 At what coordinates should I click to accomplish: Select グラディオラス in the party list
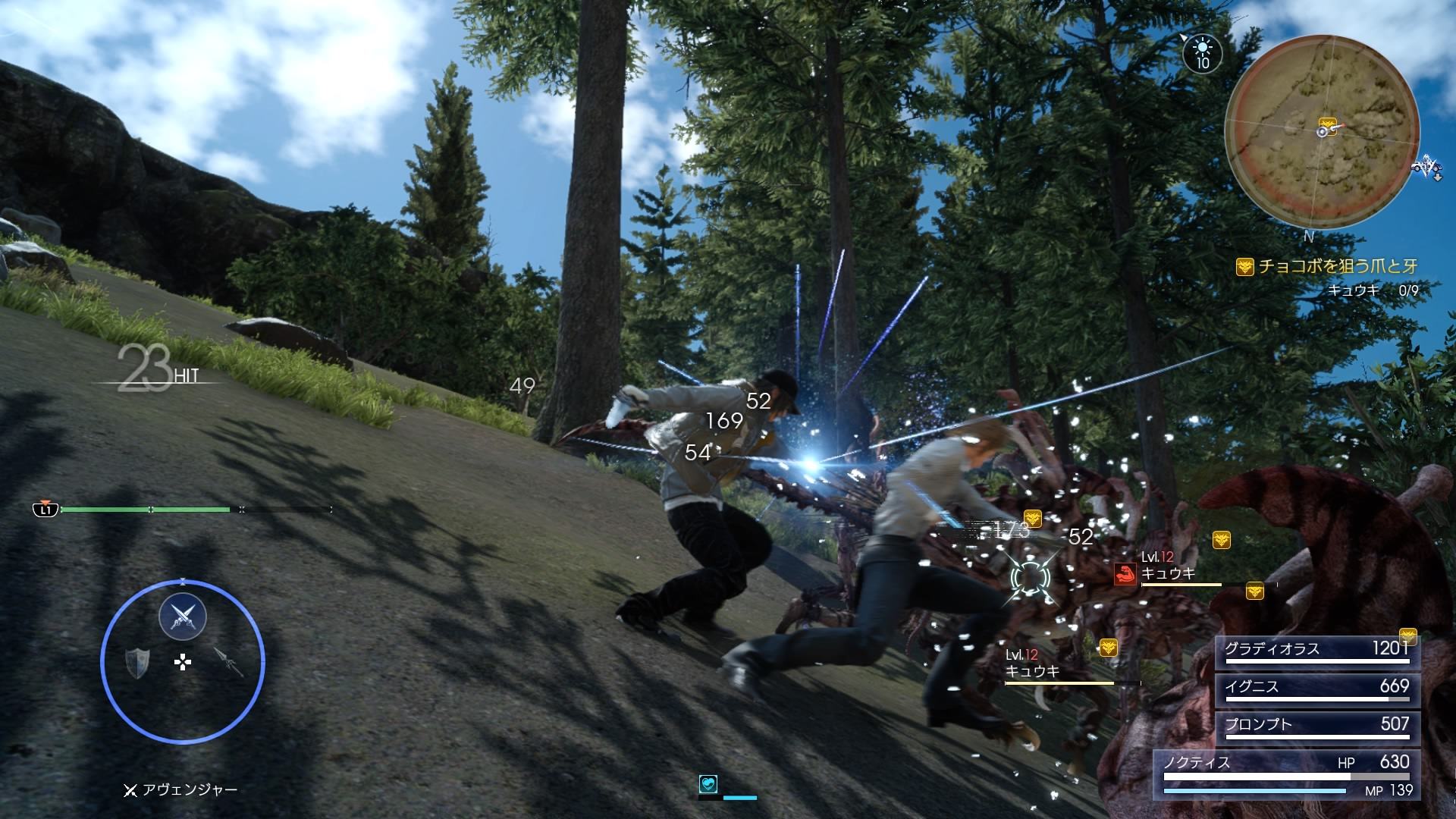[x=1316, y=651]
